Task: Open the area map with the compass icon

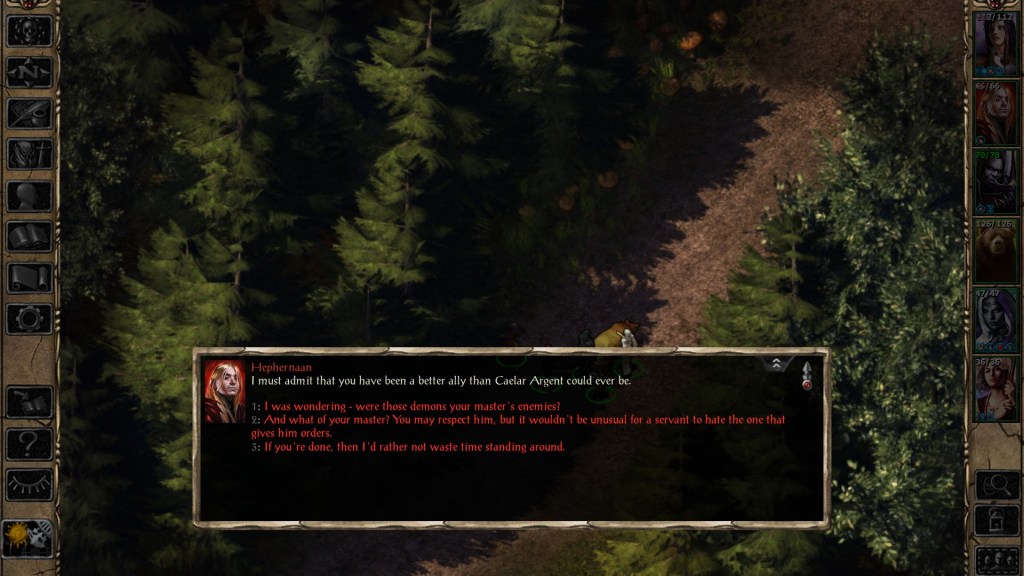Action: [29, 71]
